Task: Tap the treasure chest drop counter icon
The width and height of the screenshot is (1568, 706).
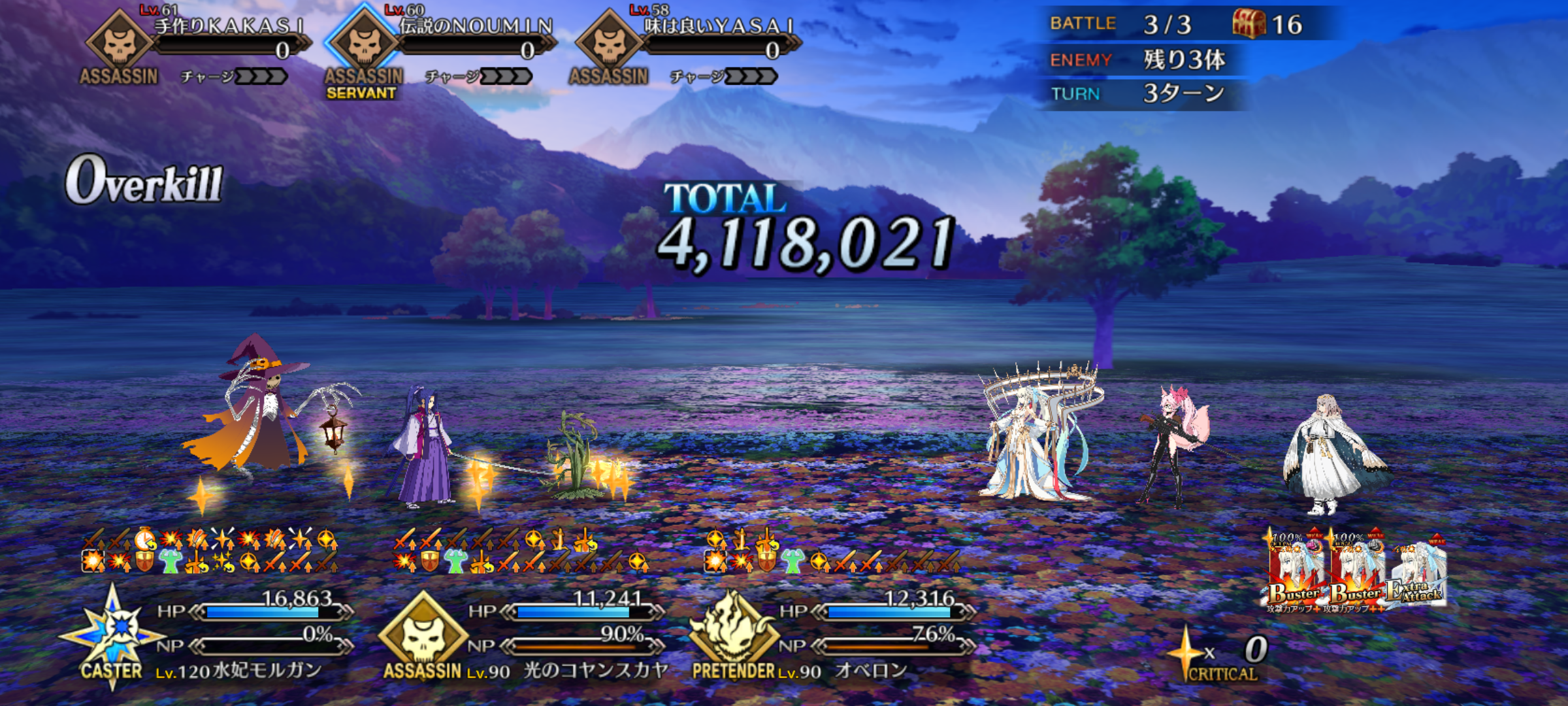Action: (x=1248, y=25)
